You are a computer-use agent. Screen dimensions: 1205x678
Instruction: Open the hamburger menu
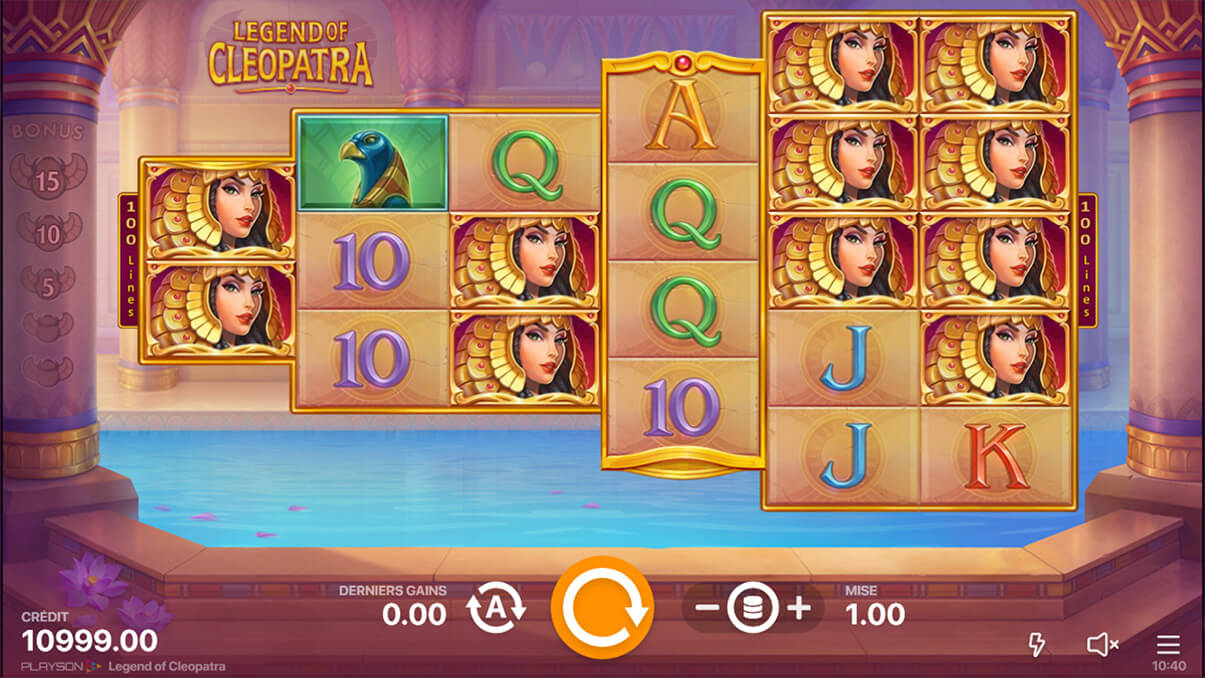coord(1168,644)
